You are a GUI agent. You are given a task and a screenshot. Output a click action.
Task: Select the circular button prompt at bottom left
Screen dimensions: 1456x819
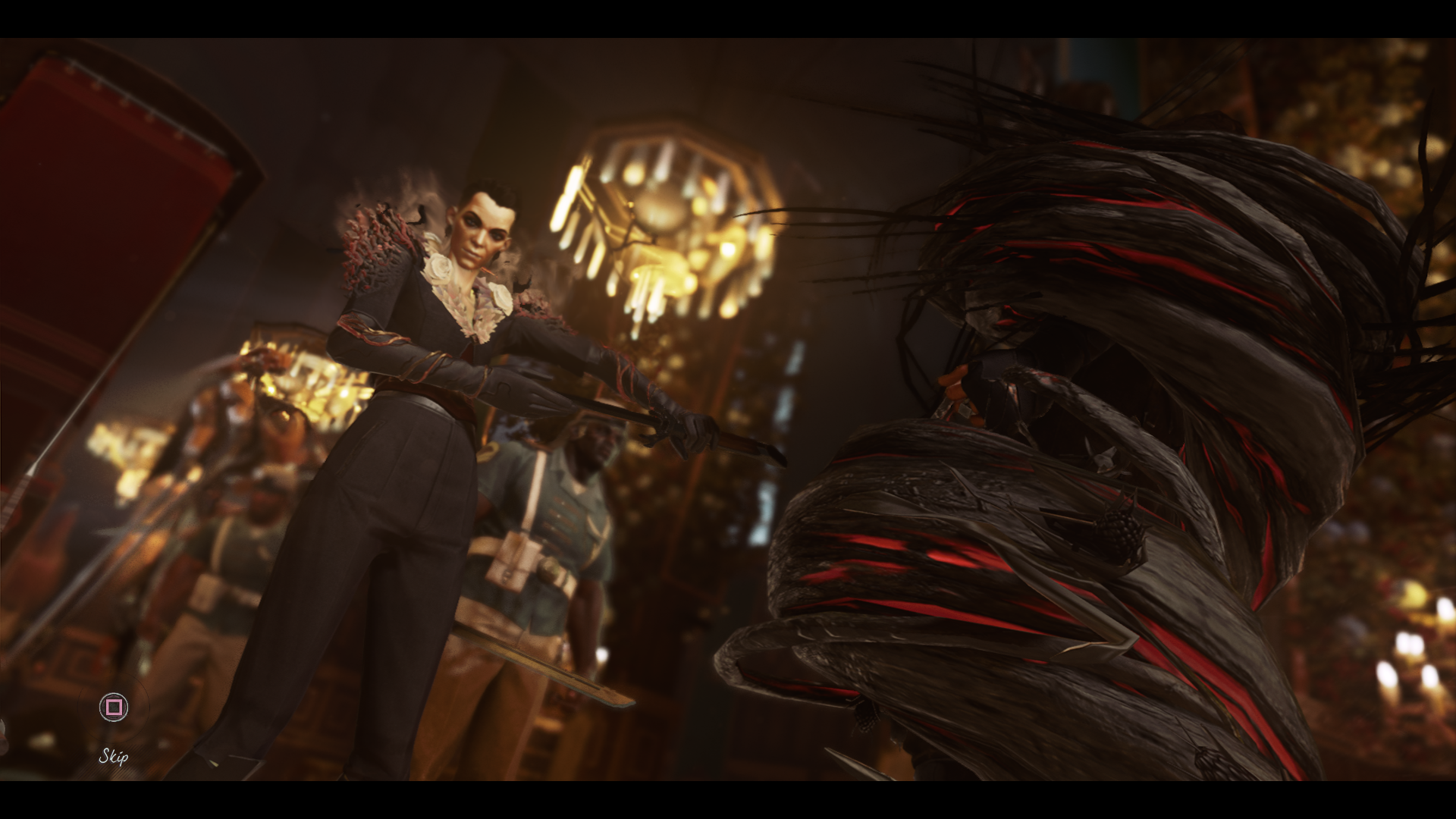114,706
